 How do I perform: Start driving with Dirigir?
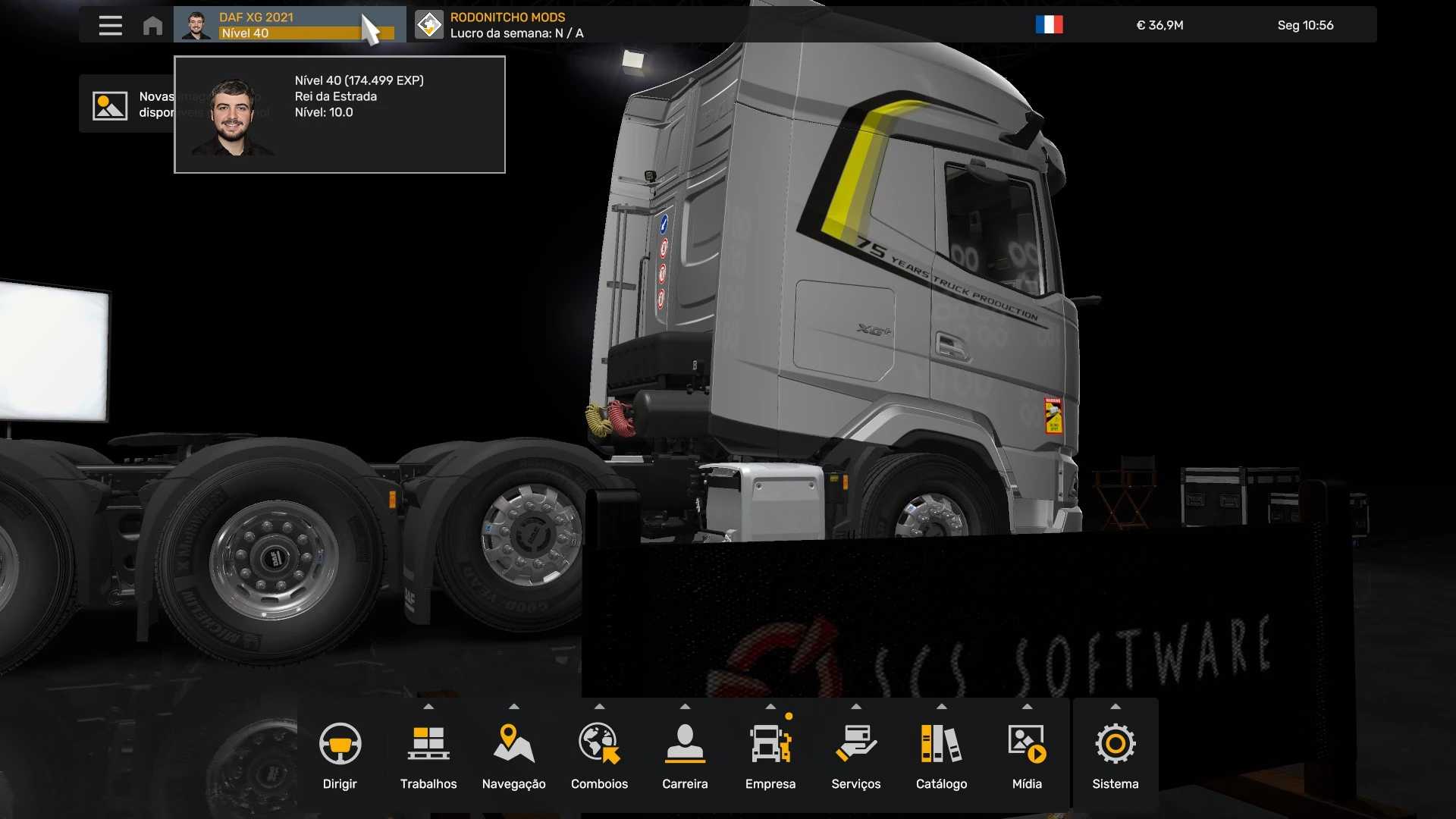pyautogui.click(x=340, y=755)
